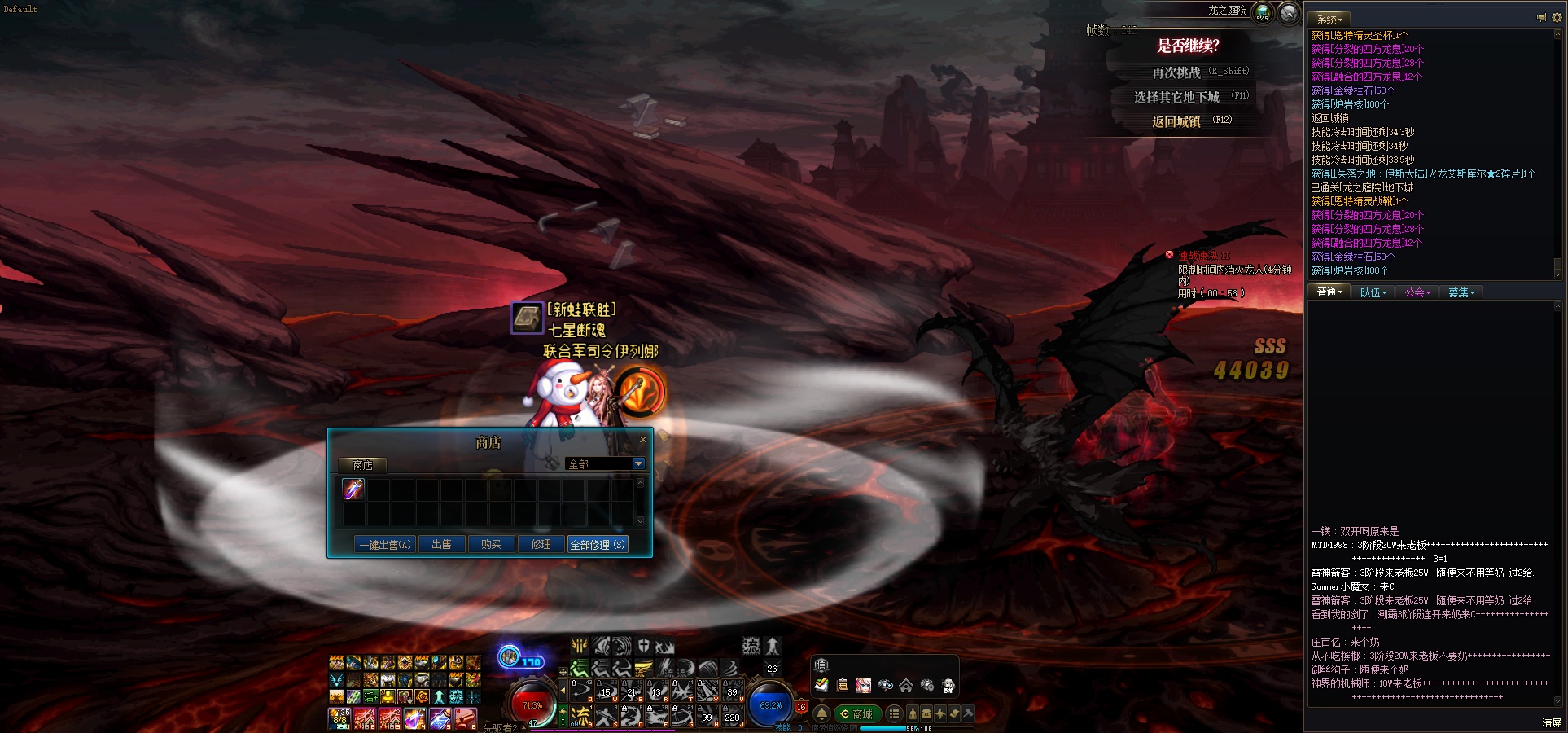Screen dimensions: 1568x733
Task: Click 全部修理 to repair all
Action: click(x=598, y=544)
